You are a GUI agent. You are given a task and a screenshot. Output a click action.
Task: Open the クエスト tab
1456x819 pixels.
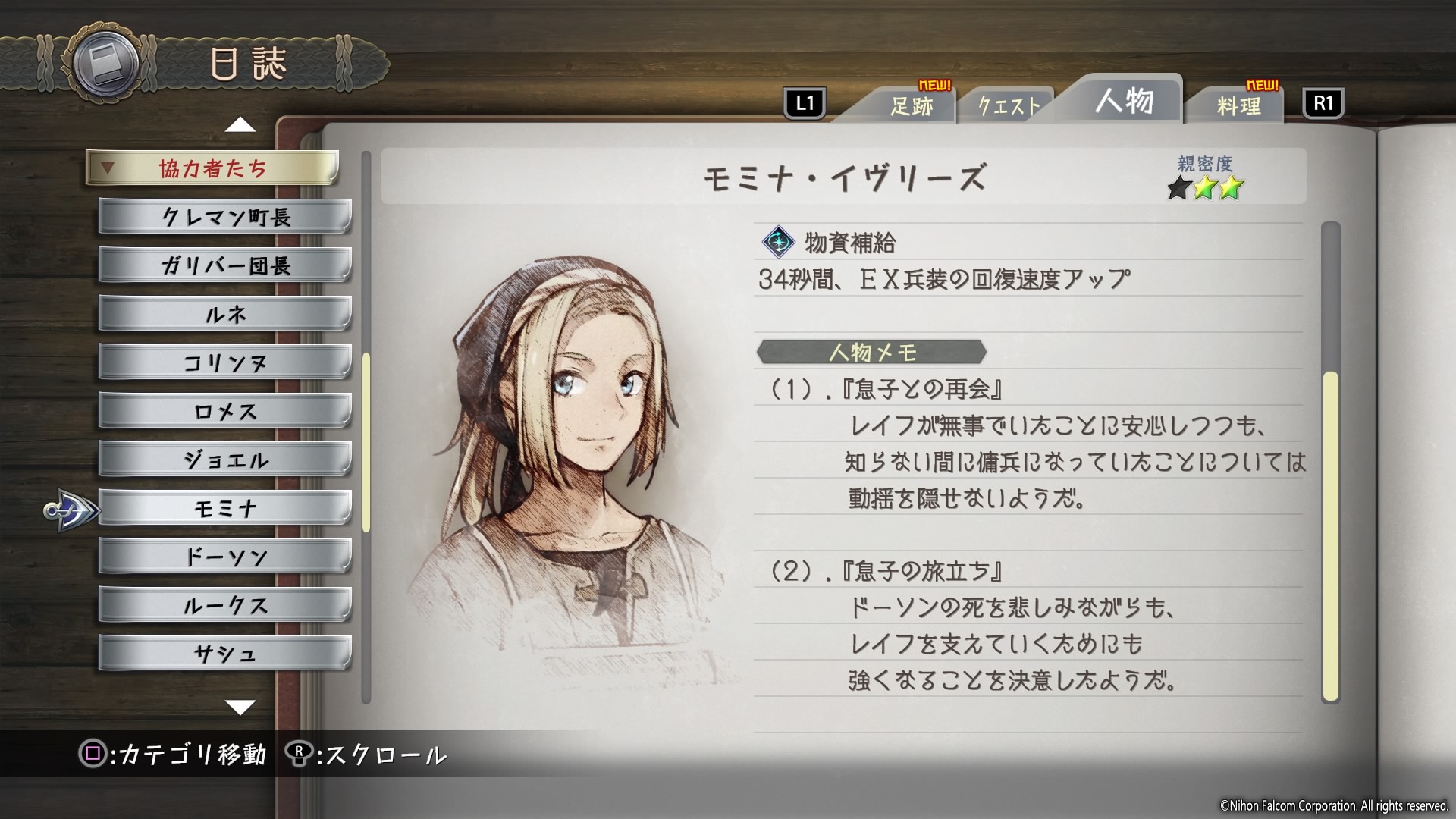pos(1008,106)
